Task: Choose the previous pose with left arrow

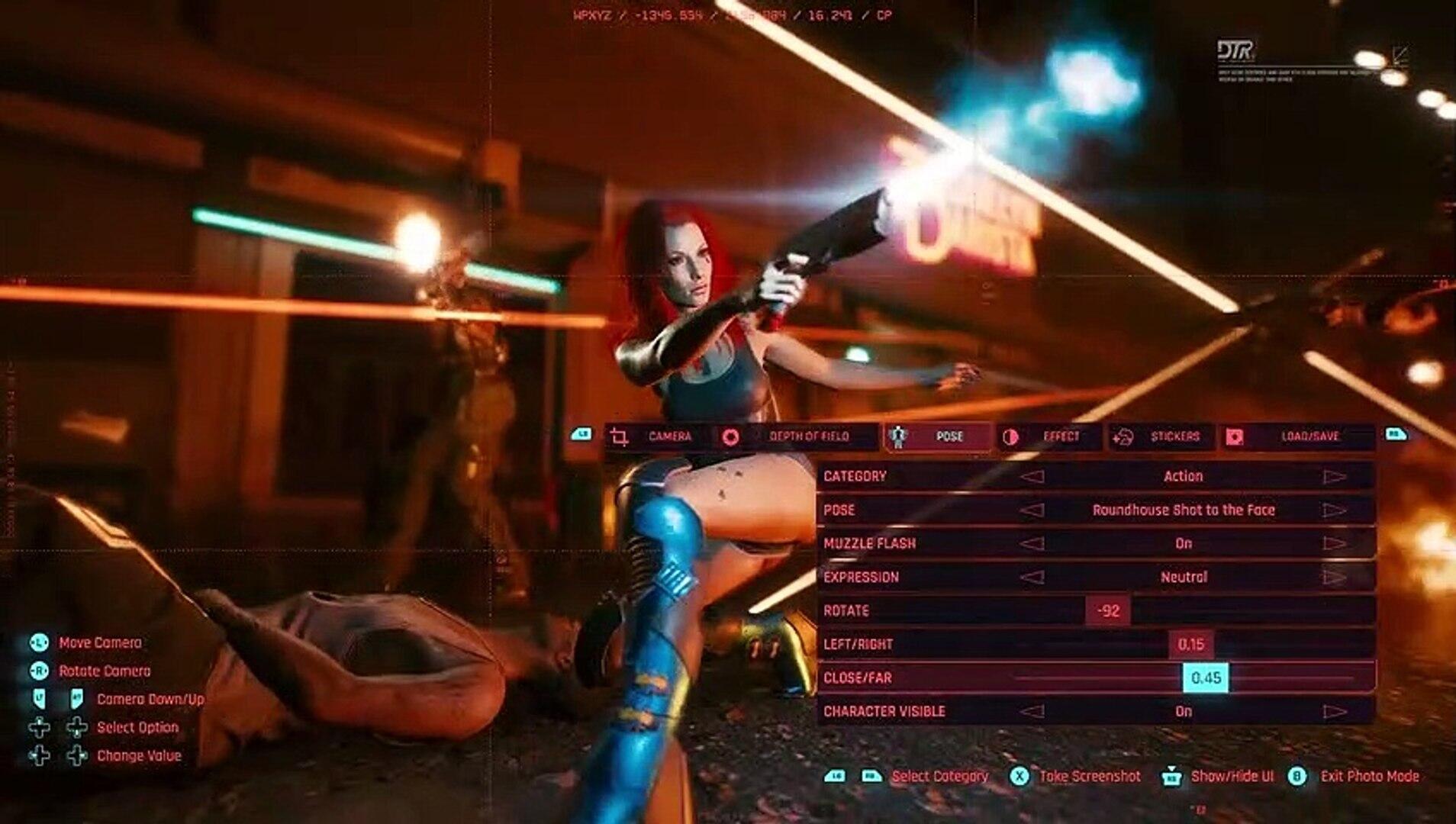Action: point(1032,510)
